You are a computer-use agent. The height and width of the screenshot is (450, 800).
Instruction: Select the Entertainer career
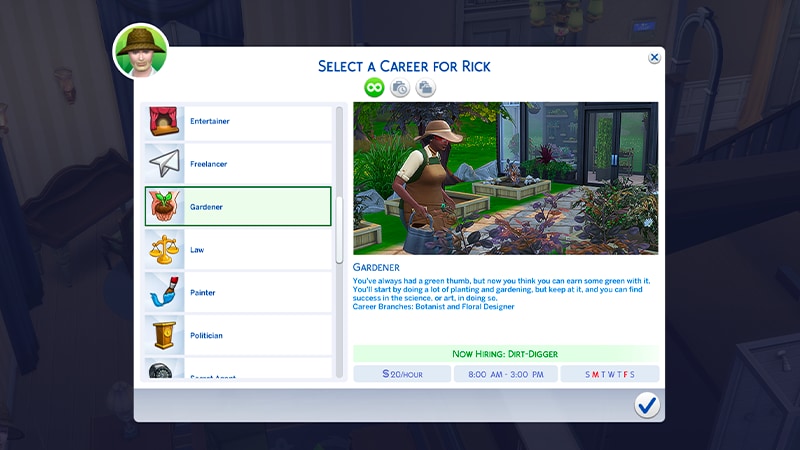point(238,121)
